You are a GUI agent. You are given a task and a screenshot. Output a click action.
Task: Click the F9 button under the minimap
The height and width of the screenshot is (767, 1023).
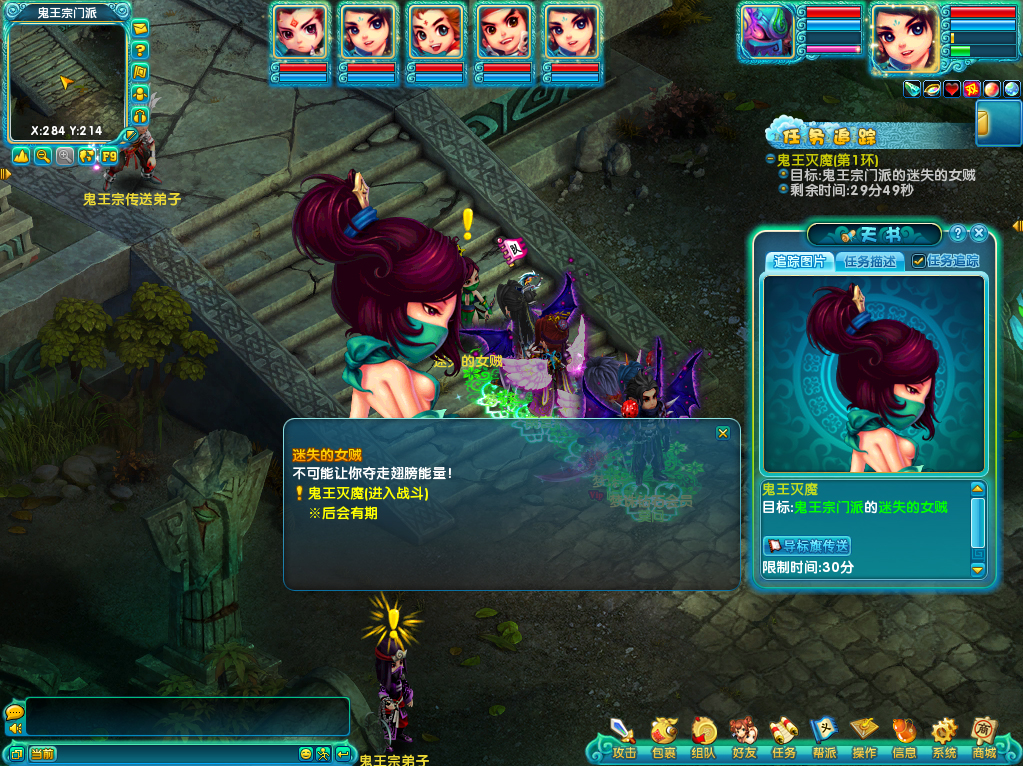(109, 156)
